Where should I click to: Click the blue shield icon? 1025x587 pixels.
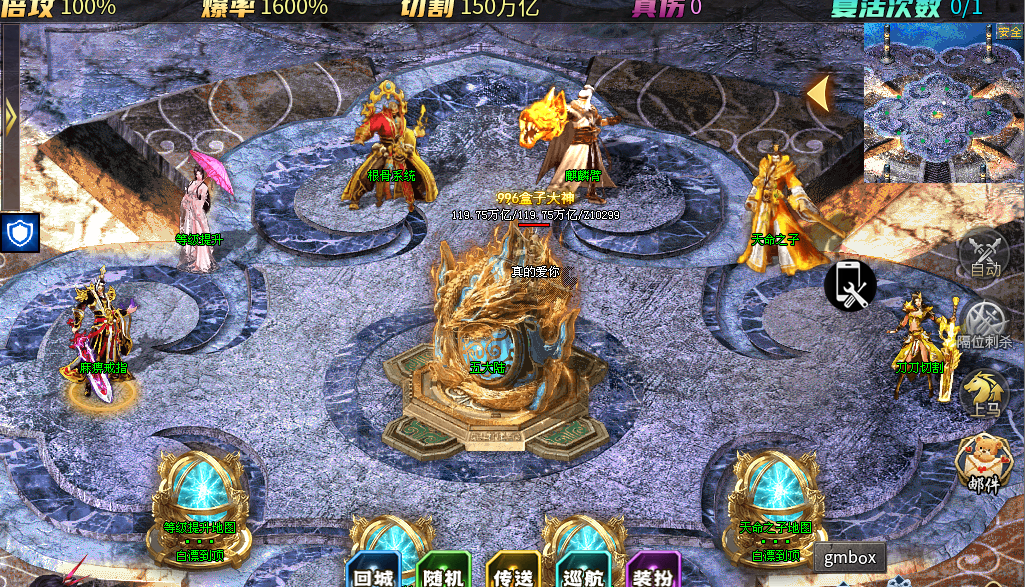point(20,232)
